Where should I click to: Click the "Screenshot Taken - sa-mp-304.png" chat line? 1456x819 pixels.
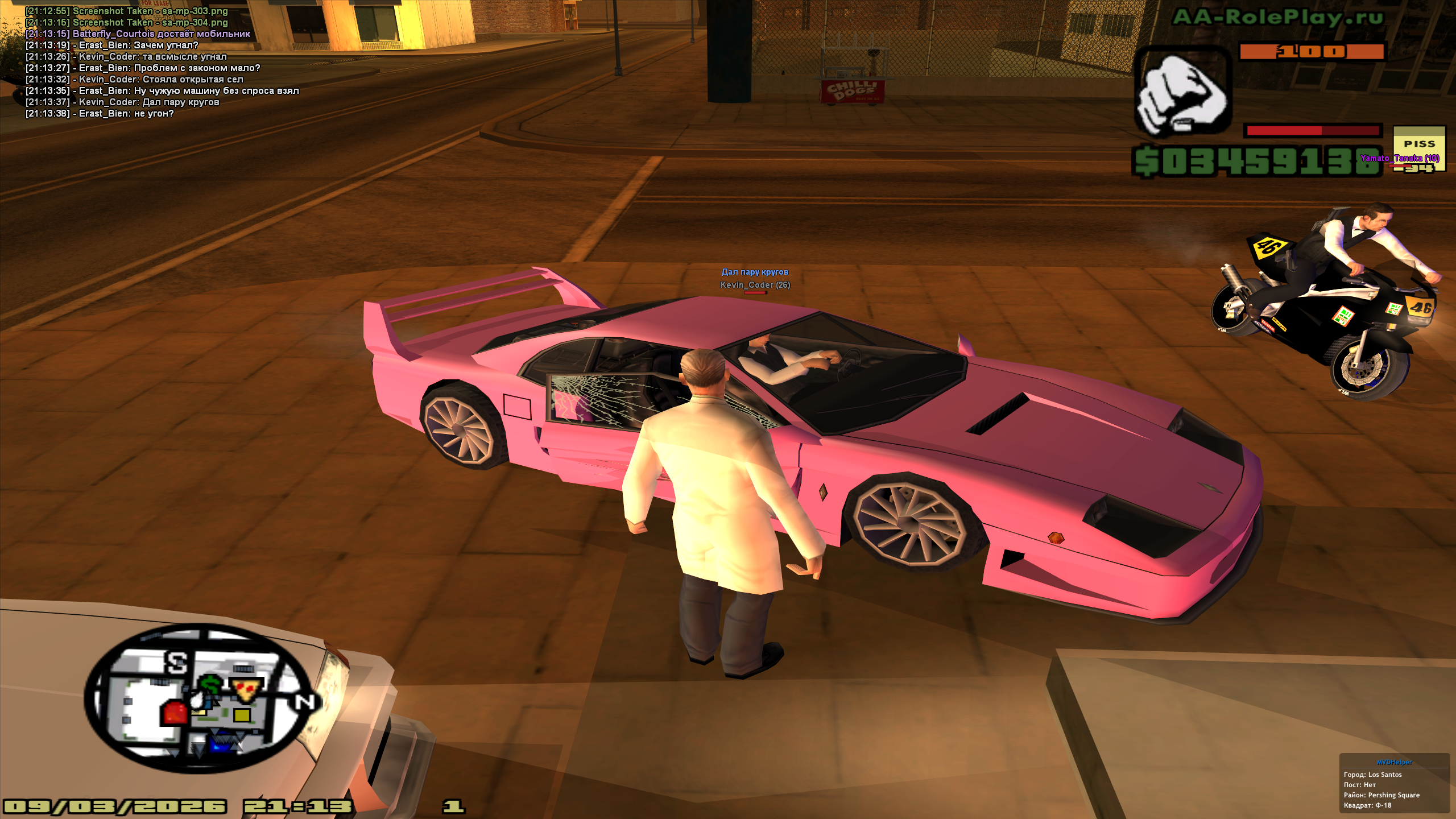tap(126, 23)
